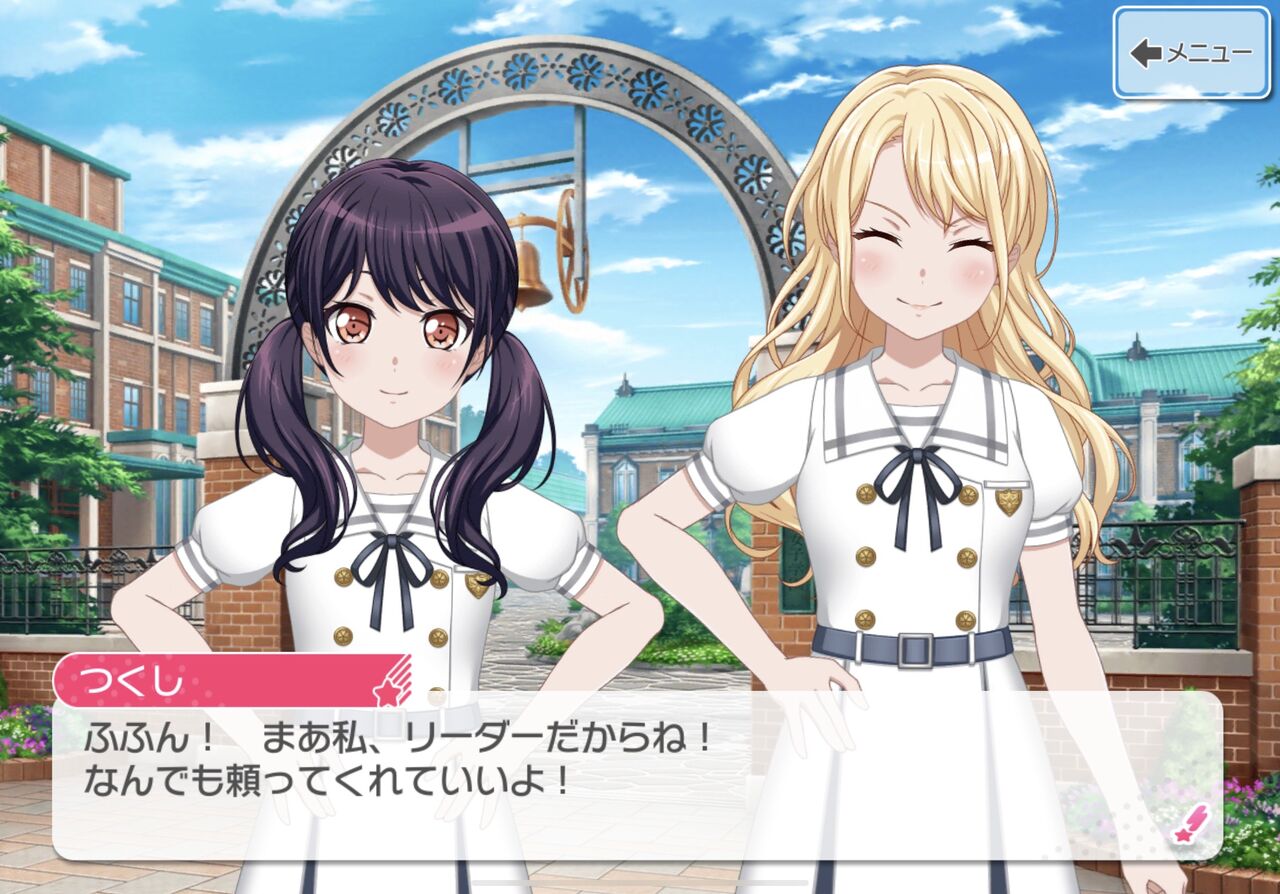
Task: Tap the blonde character sprite
Action: pos(900,350)
